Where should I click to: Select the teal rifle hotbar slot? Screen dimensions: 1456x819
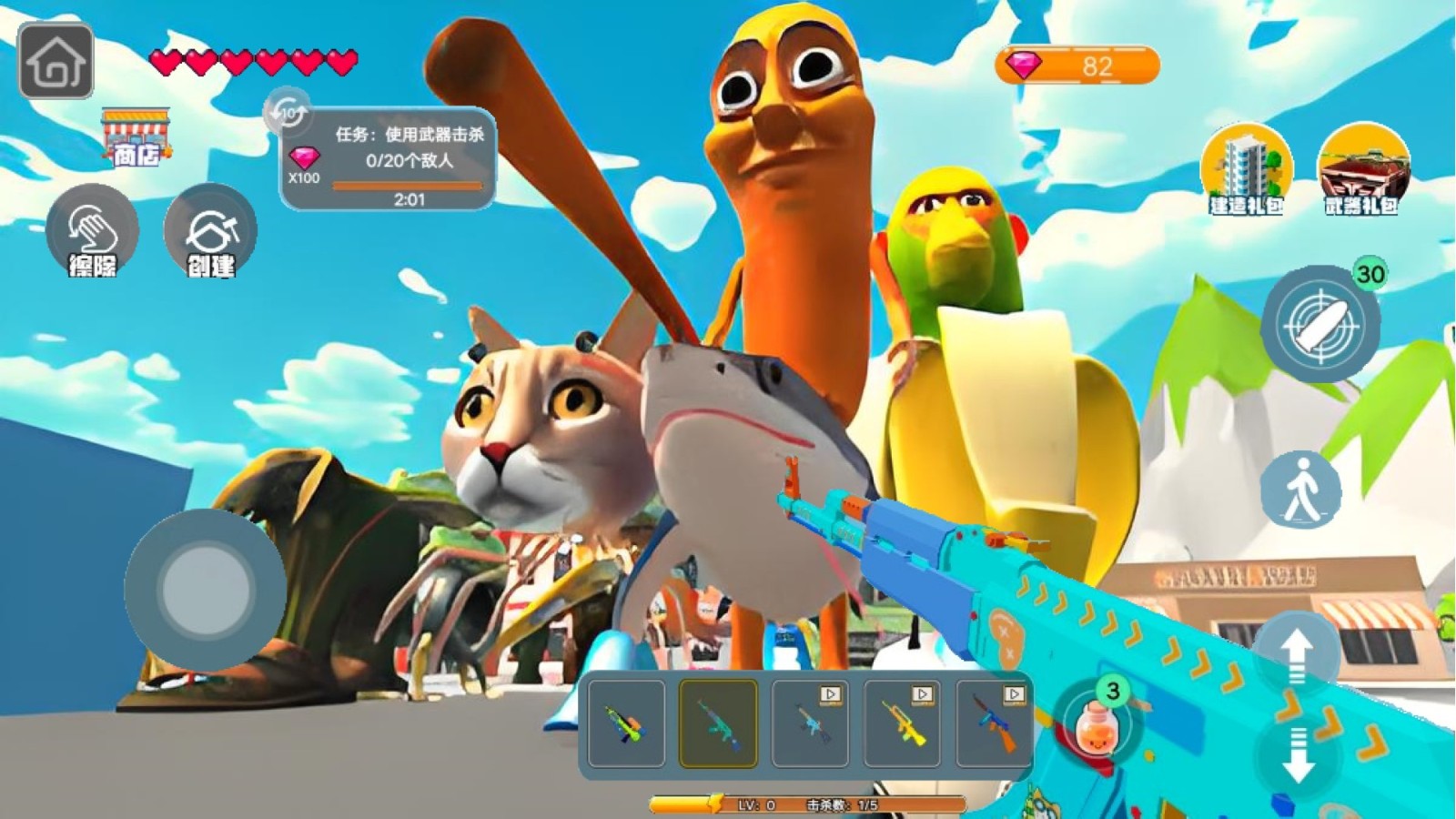coord(719,724)
